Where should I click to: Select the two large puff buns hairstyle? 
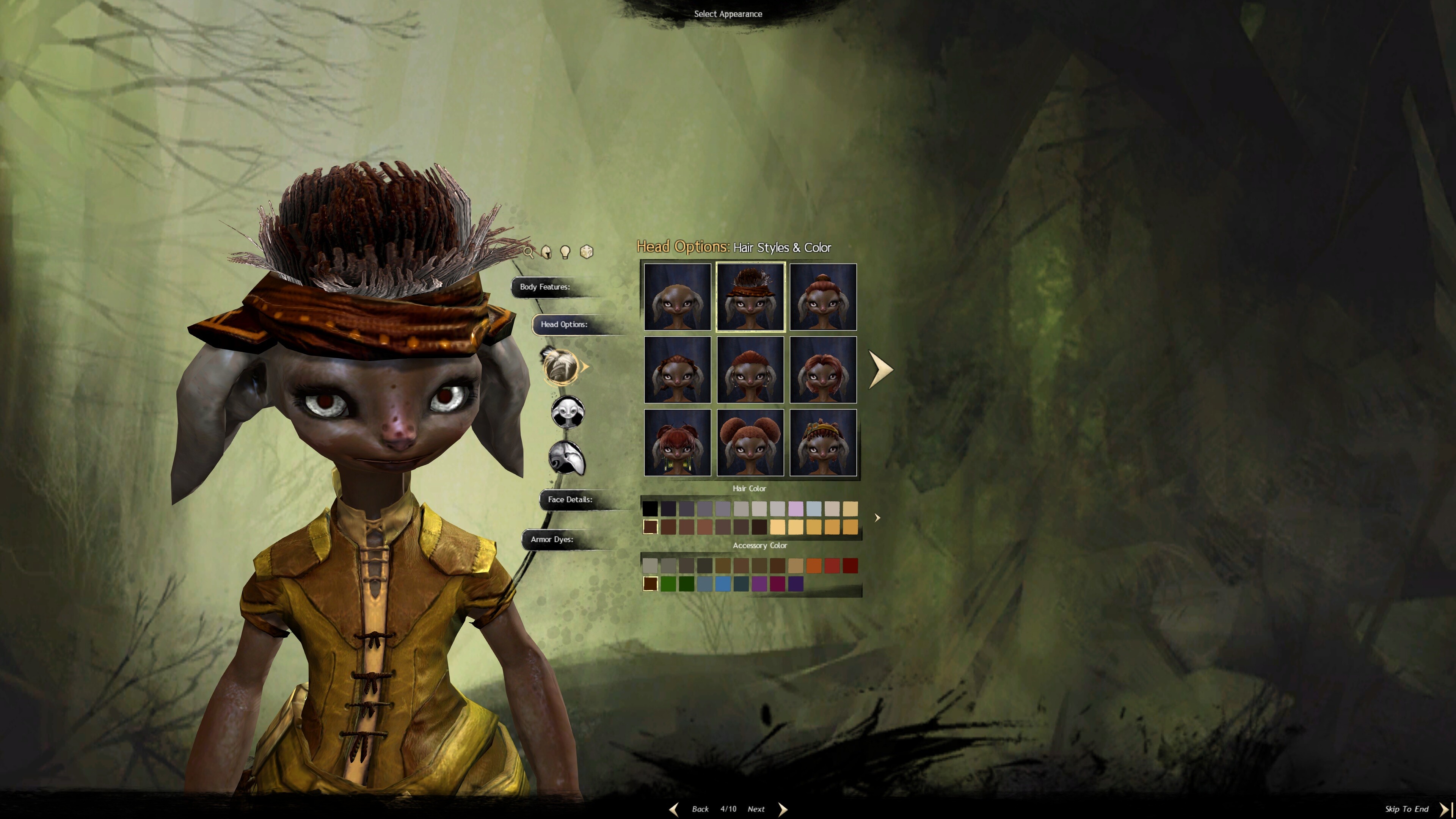point(750,442)
